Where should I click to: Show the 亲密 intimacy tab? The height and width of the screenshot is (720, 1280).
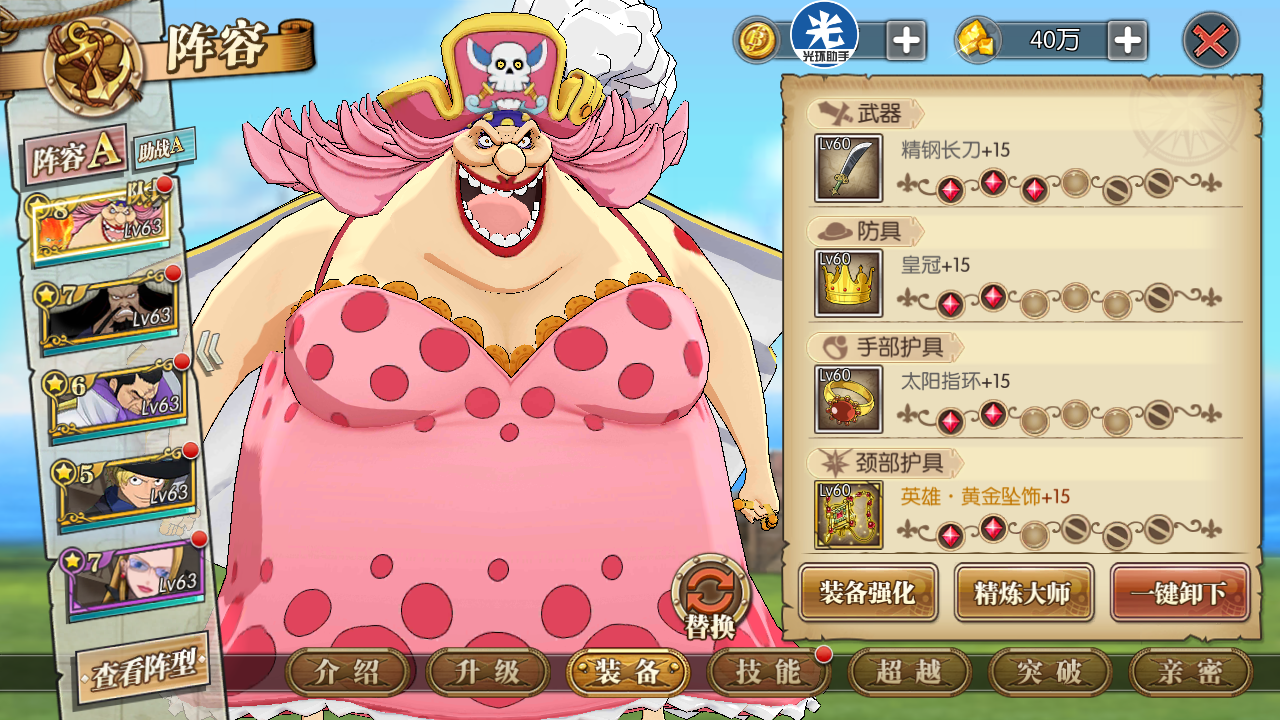coord(1190,672)
